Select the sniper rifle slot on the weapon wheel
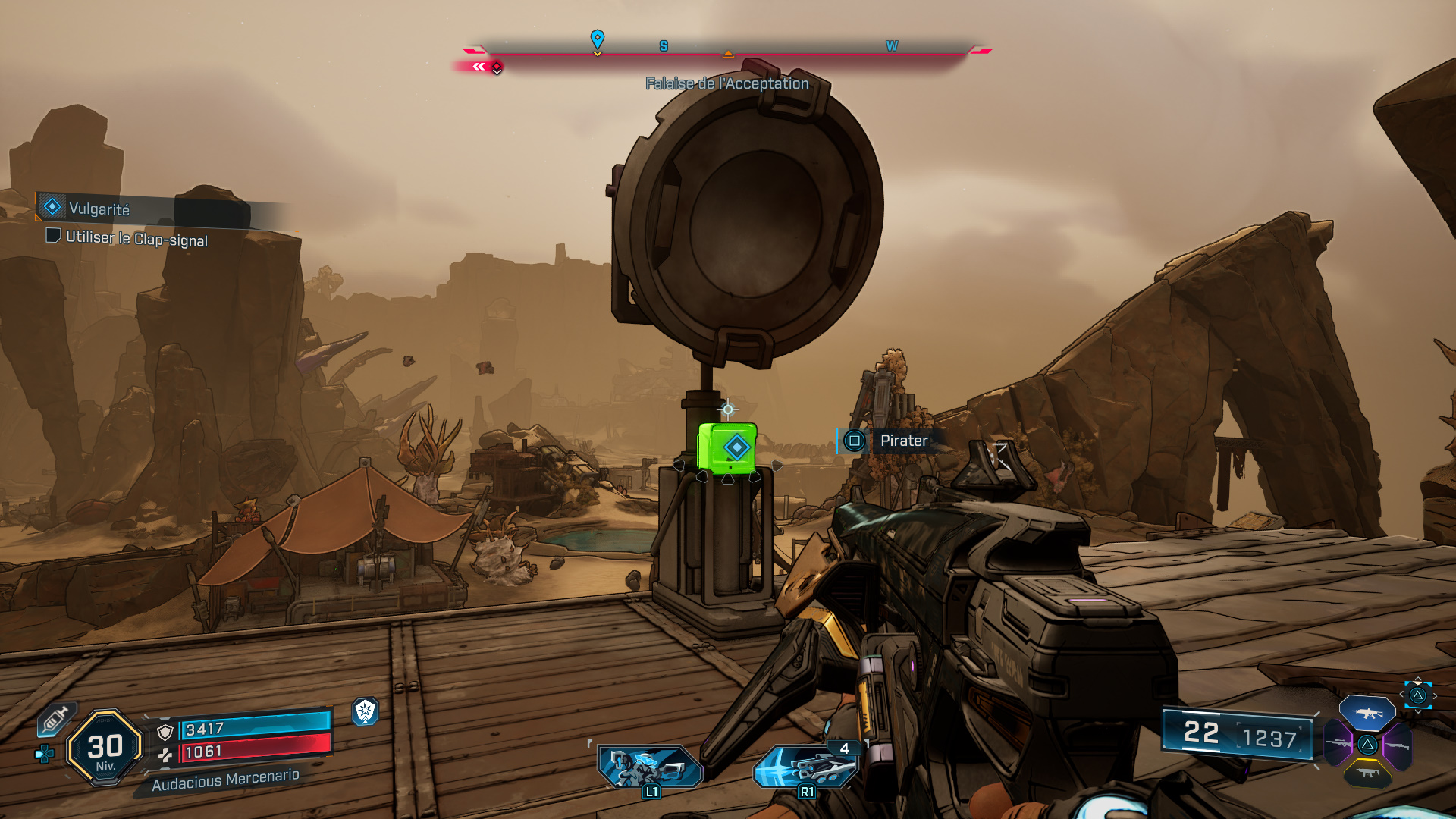This screenshot has width=1456, height=819. [x=1338, y=743]
